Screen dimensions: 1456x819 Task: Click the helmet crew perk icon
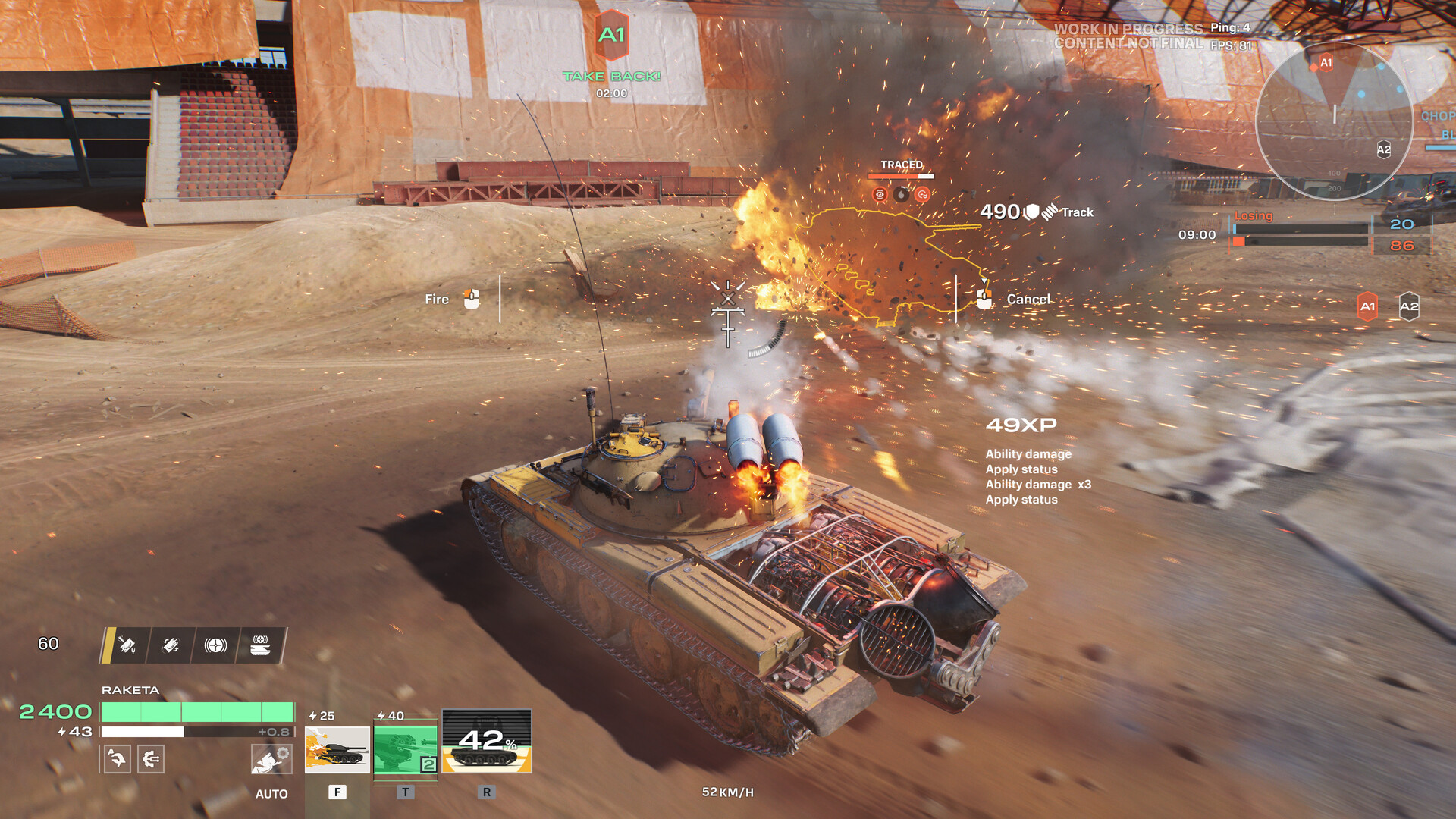coord(117,758)
